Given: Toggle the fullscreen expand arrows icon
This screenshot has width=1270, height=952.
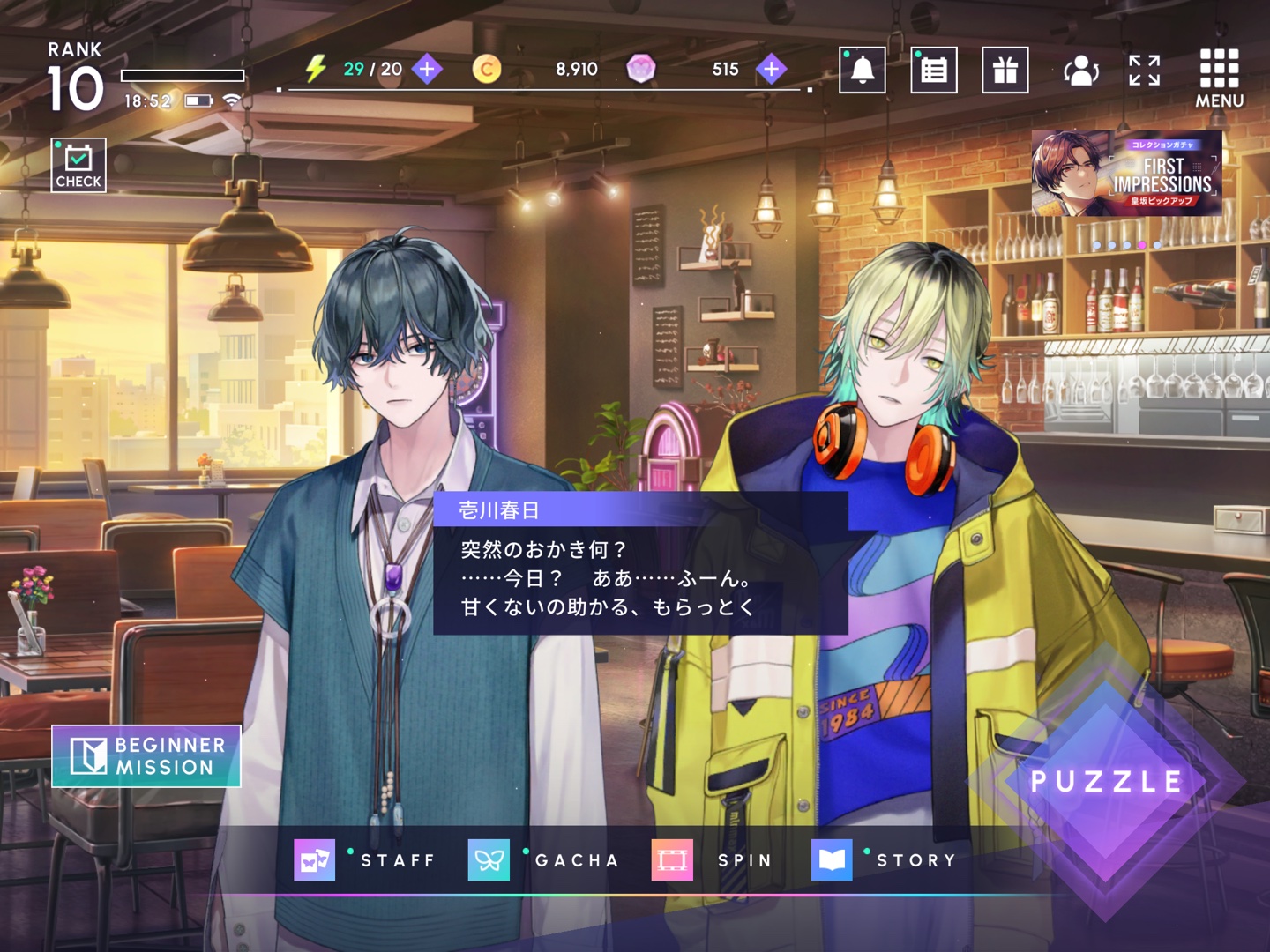Looking at the screenshot, I should (x=1144, y=70).
